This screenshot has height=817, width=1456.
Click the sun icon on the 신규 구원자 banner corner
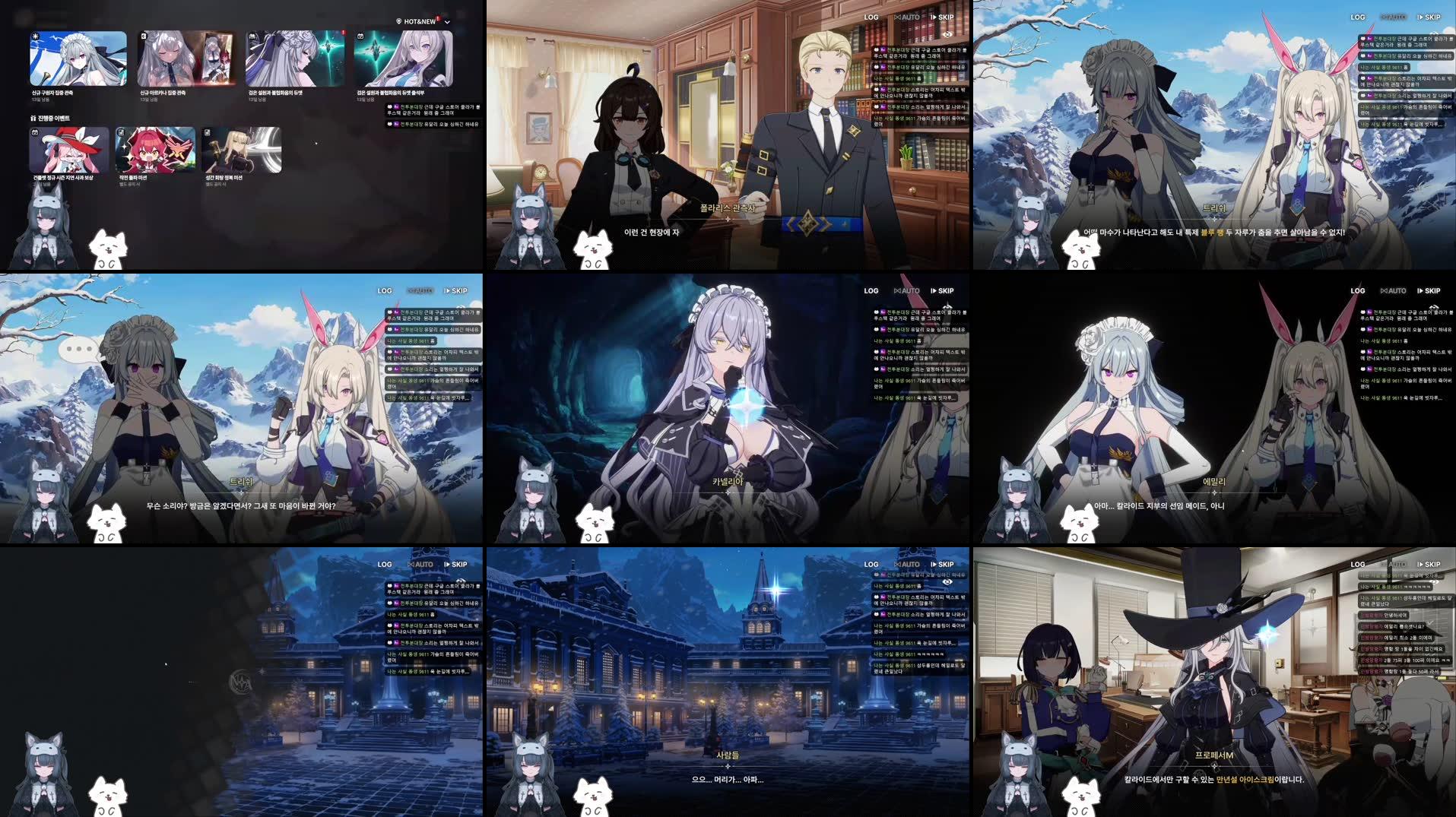(x=34, y=36)
